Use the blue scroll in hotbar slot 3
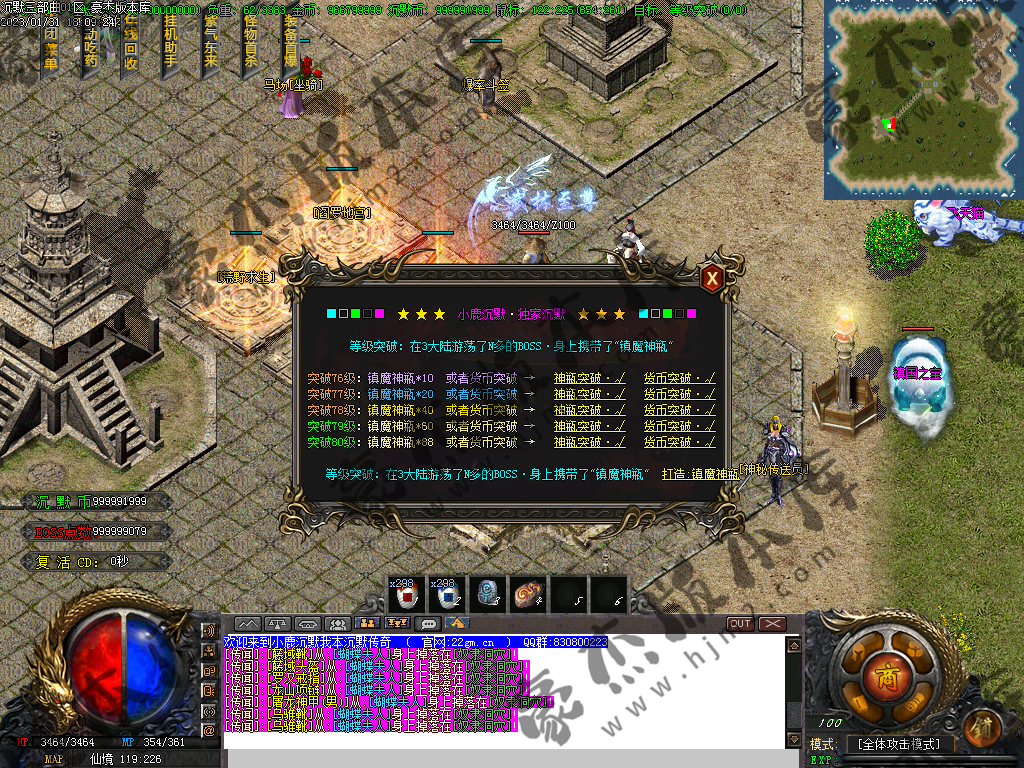This screenshot has height=768, width=1024. coord(488,595)
